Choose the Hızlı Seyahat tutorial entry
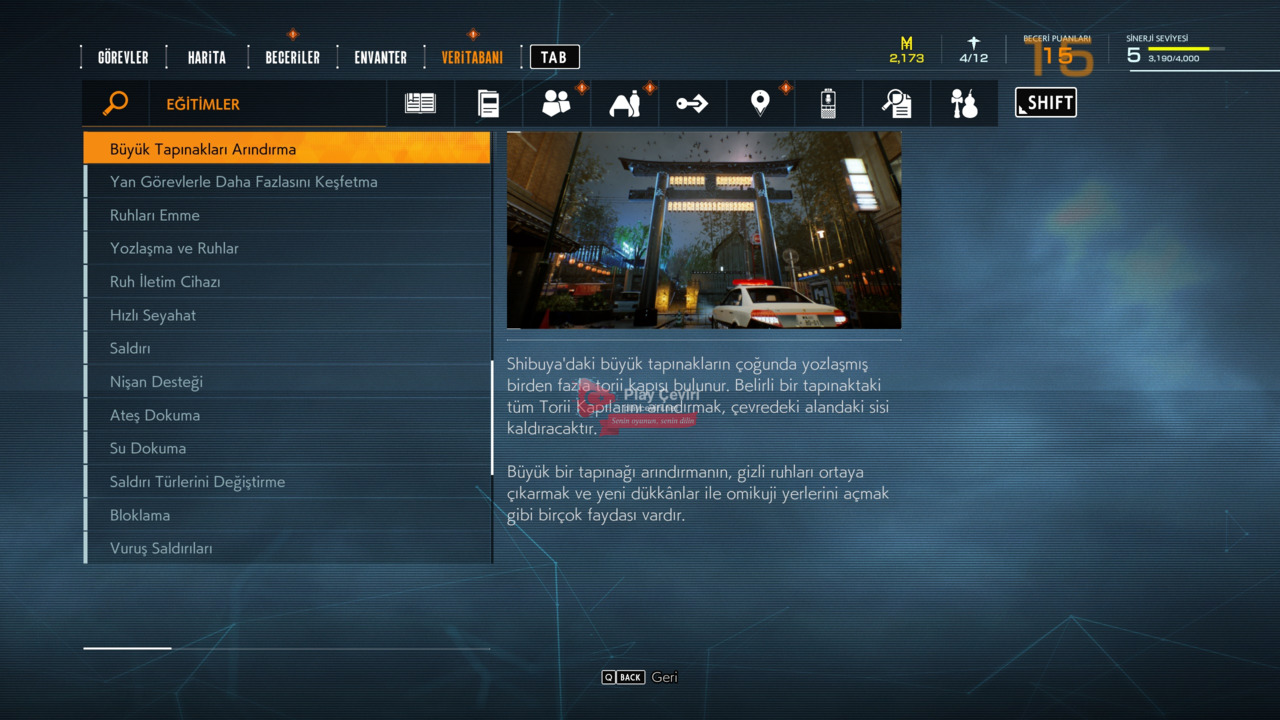This screenshot has width=1280, height=720. point(287,315)
